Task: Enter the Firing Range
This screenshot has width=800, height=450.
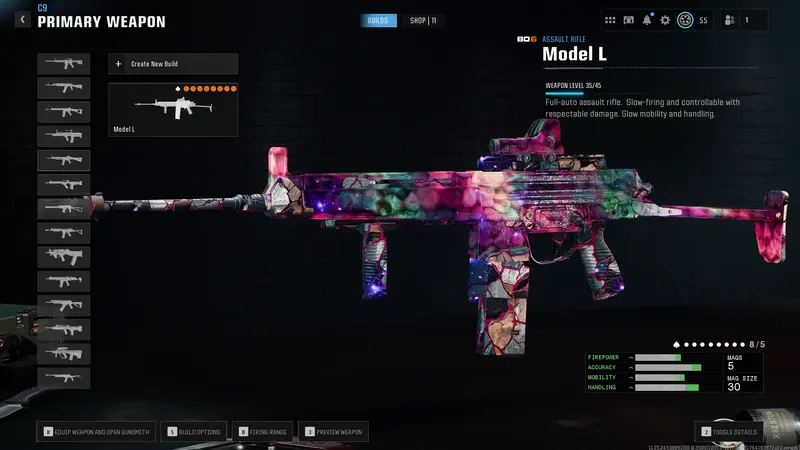Action: [264, 432]
